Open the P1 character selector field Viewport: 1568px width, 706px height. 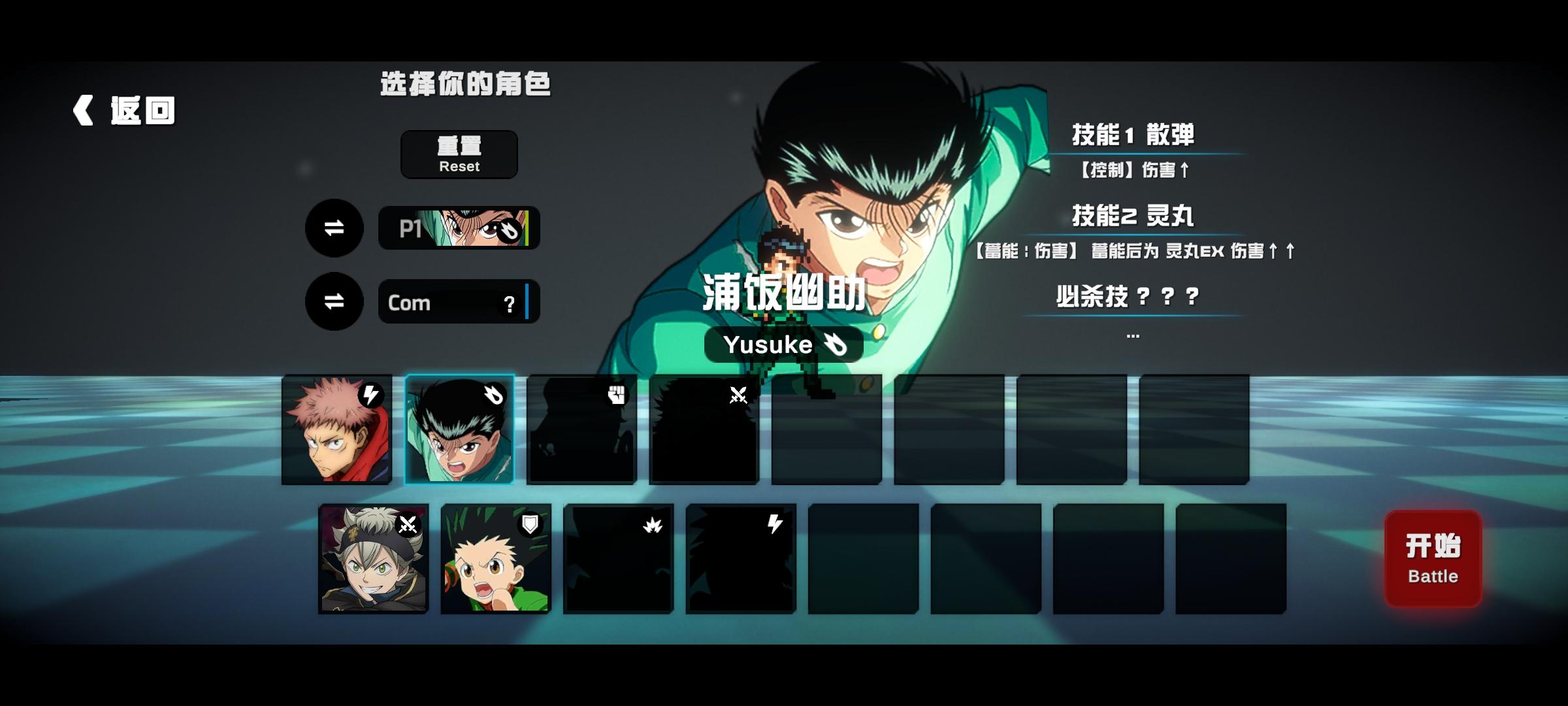coord(457,228)
